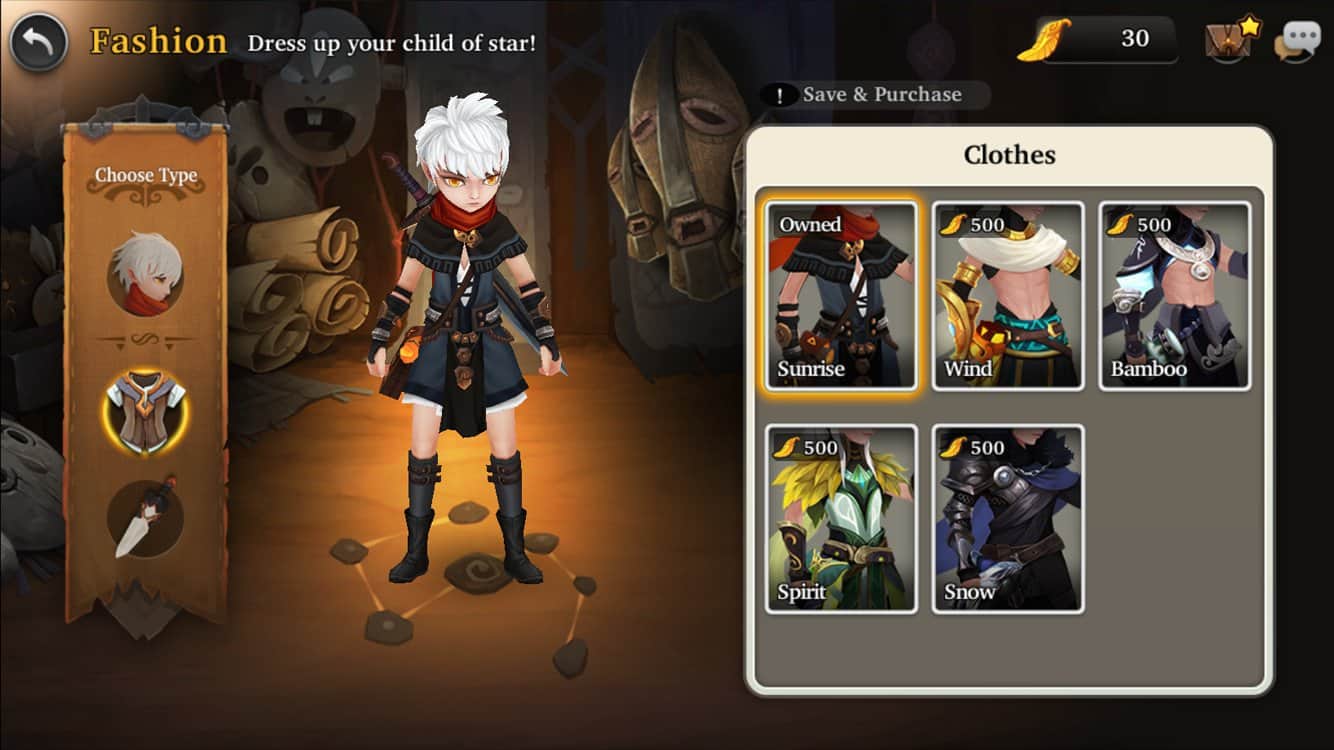Go back using the arrow button

39,42
